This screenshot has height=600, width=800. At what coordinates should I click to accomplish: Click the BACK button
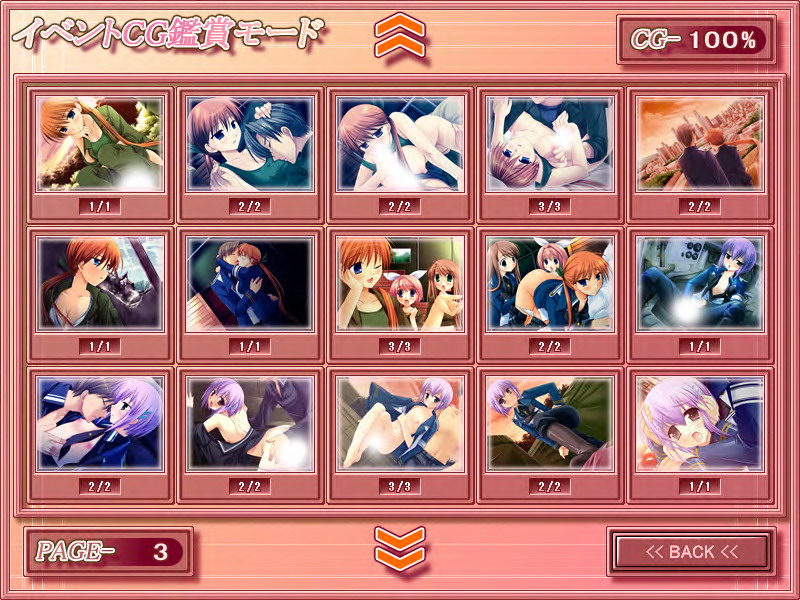[691, 551]
